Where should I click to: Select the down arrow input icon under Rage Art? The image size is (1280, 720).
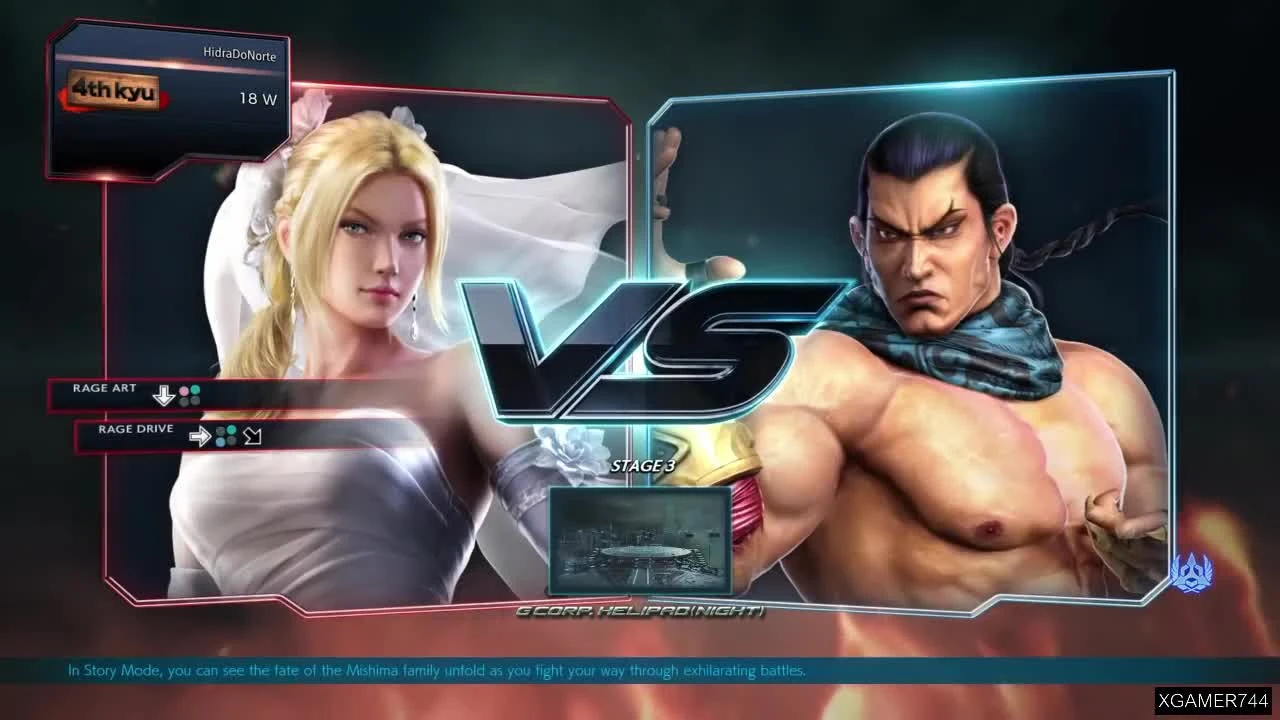(163, 395)
